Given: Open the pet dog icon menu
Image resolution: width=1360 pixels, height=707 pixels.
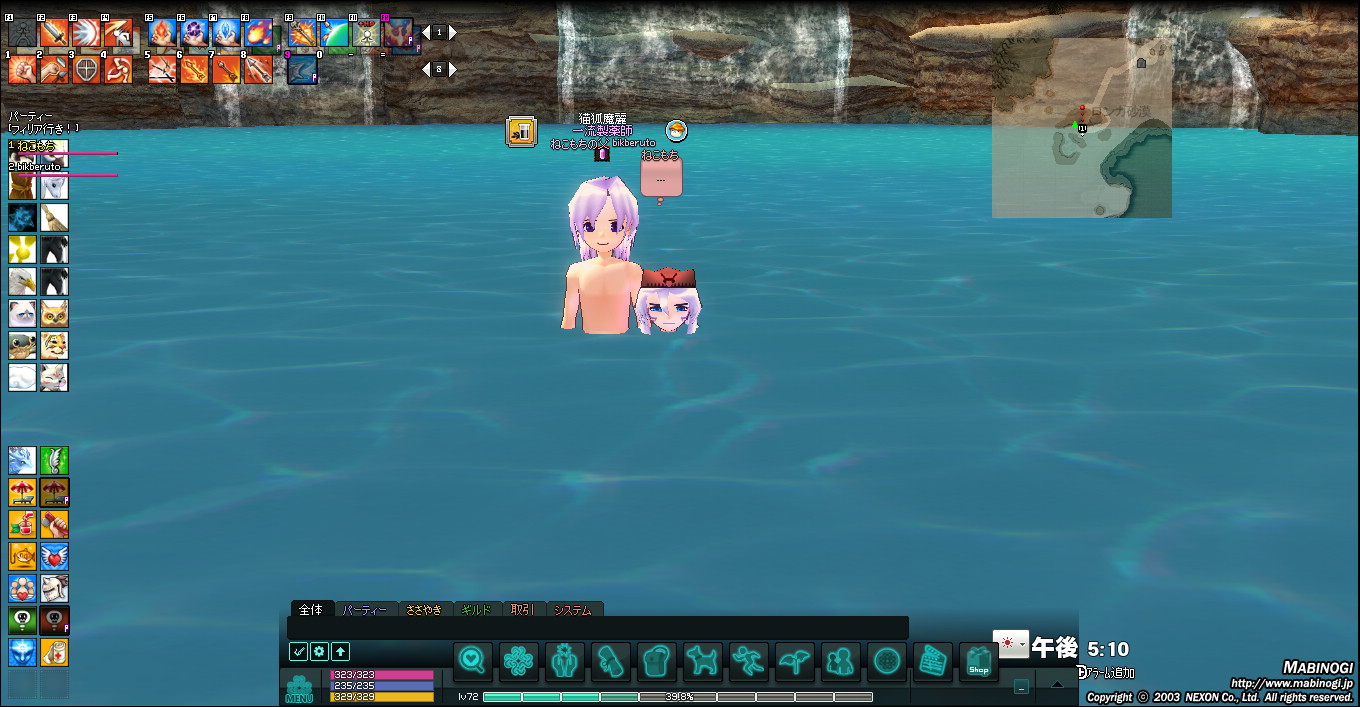Looking at the screenshot, I should coord(702,661).
